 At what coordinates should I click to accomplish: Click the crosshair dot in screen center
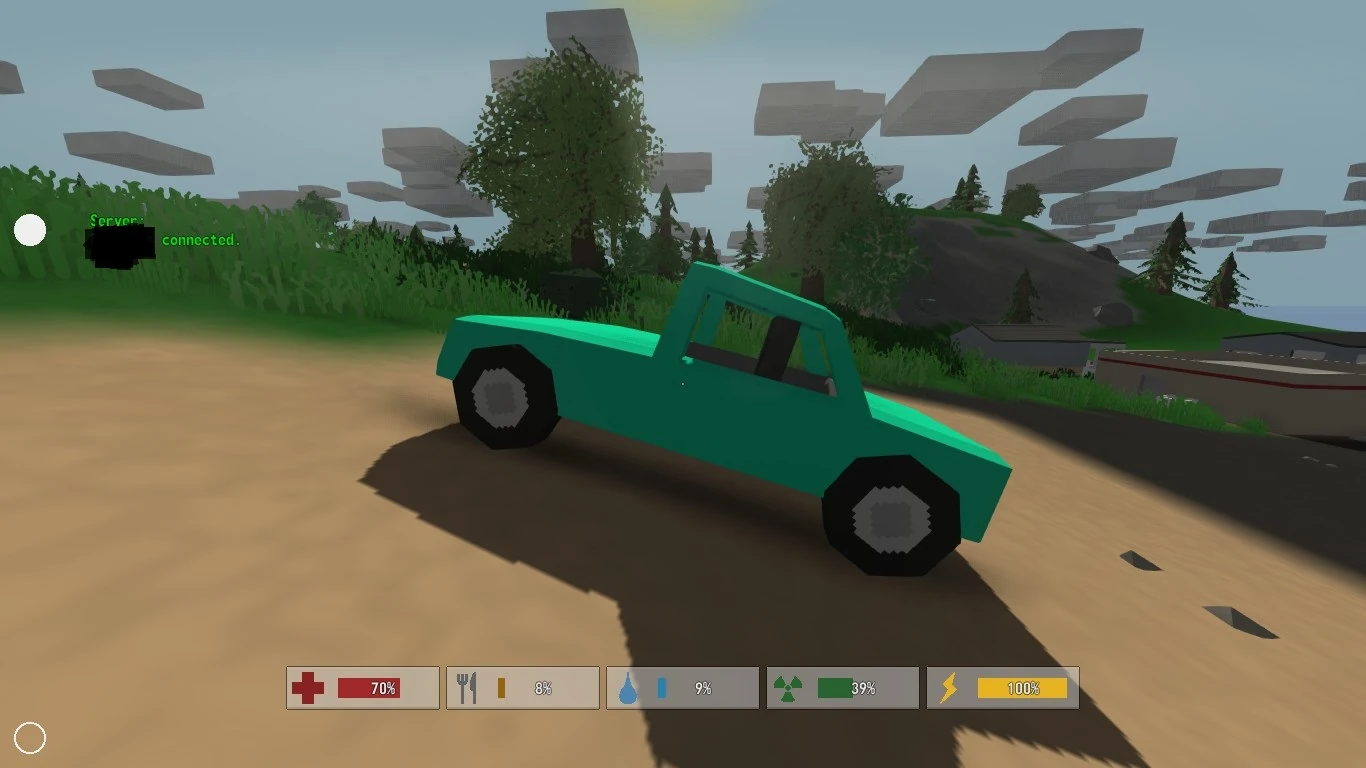pos(683,384)
